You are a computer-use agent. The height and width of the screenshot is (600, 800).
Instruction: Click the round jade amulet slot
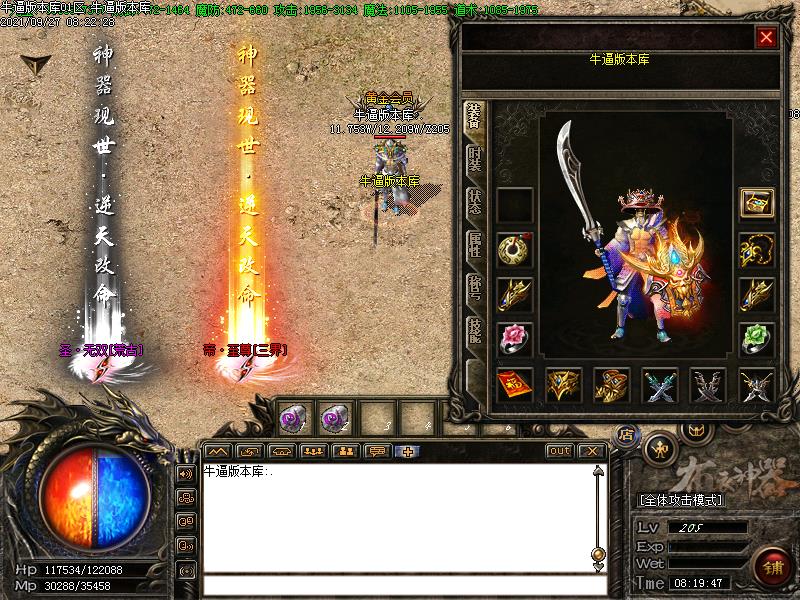pos(514,249)
